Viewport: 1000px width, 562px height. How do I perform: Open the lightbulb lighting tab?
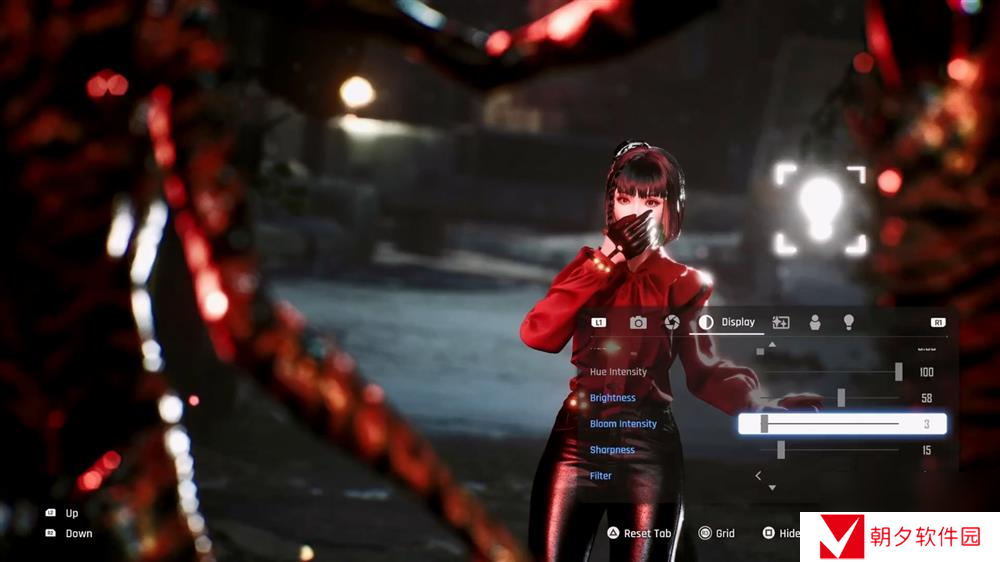[849, 322]
